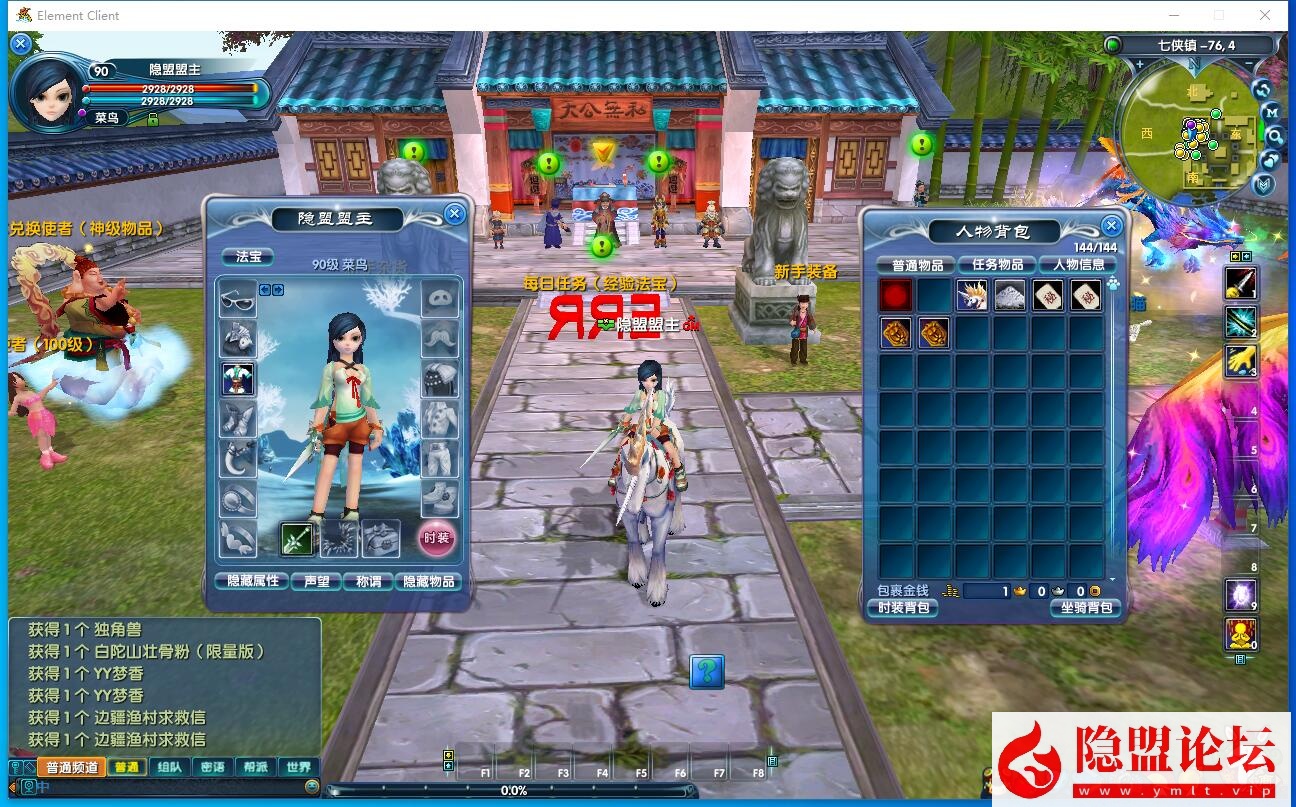Open the 坐骑背包 mount bag
Viewport: 1296px width, 807px height.
pyautogui.click(x=1085, y=608)
